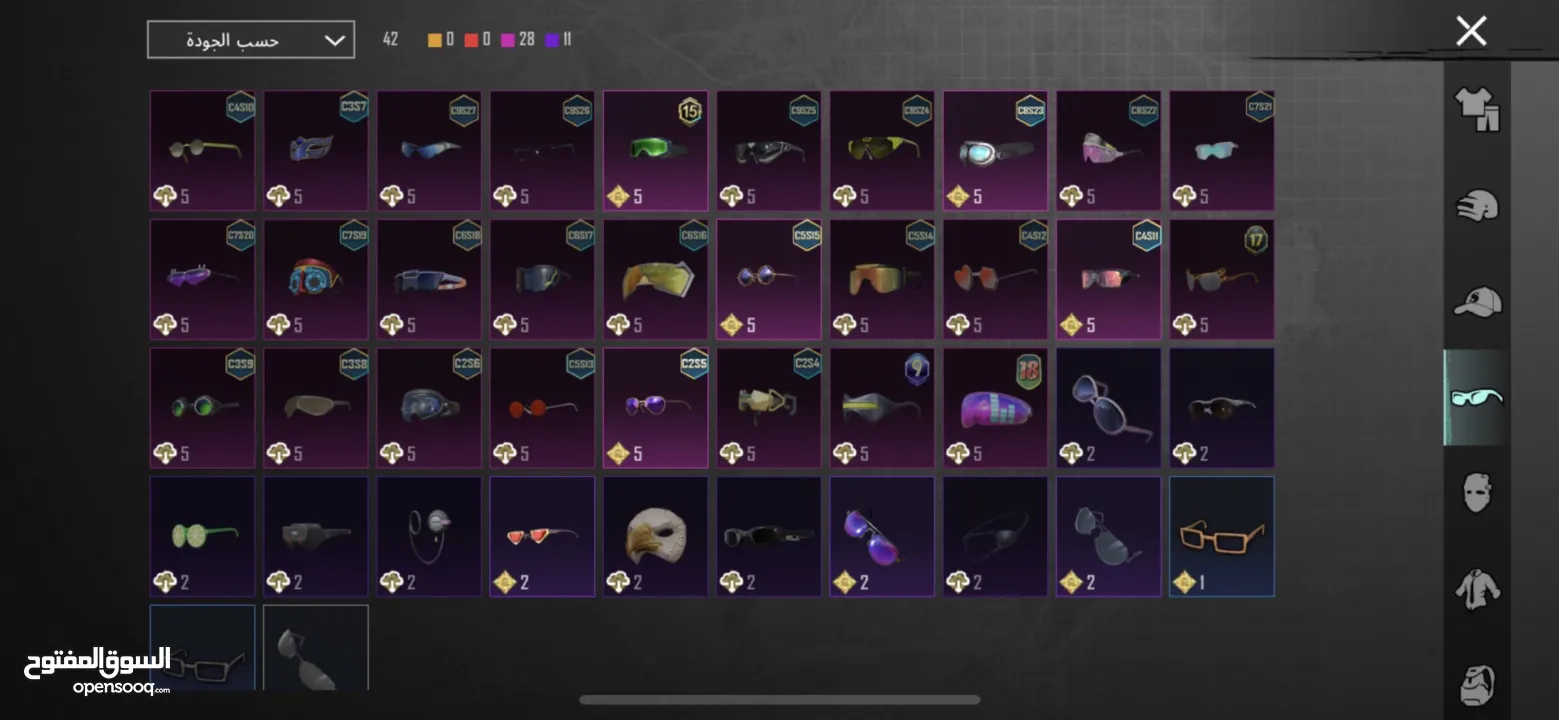
Task: Choose the blue masquerade mask C3S7
Action: click(315, 150)
